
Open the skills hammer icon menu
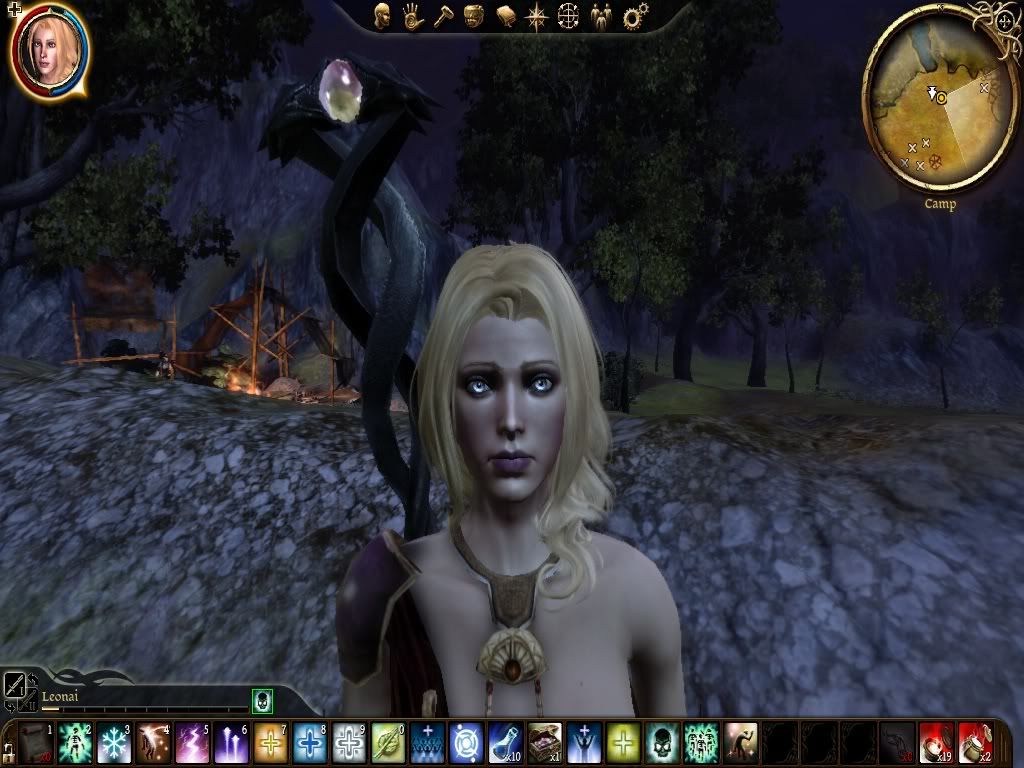point(444,16)
